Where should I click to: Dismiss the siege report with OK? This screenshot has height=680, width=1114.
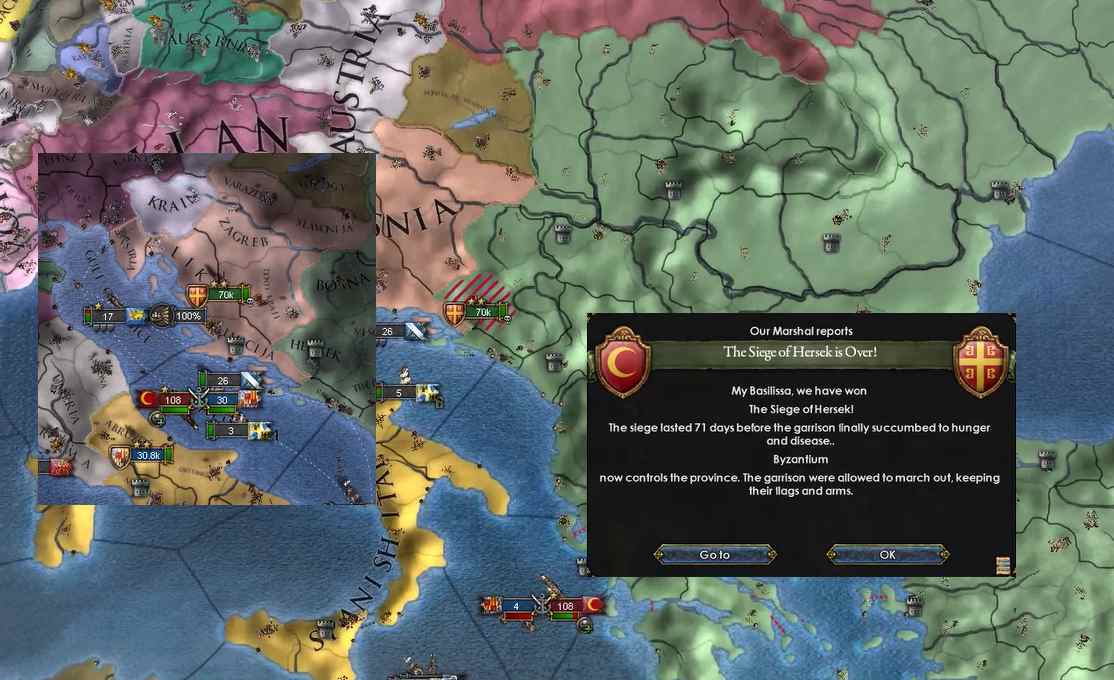[887, 555]
